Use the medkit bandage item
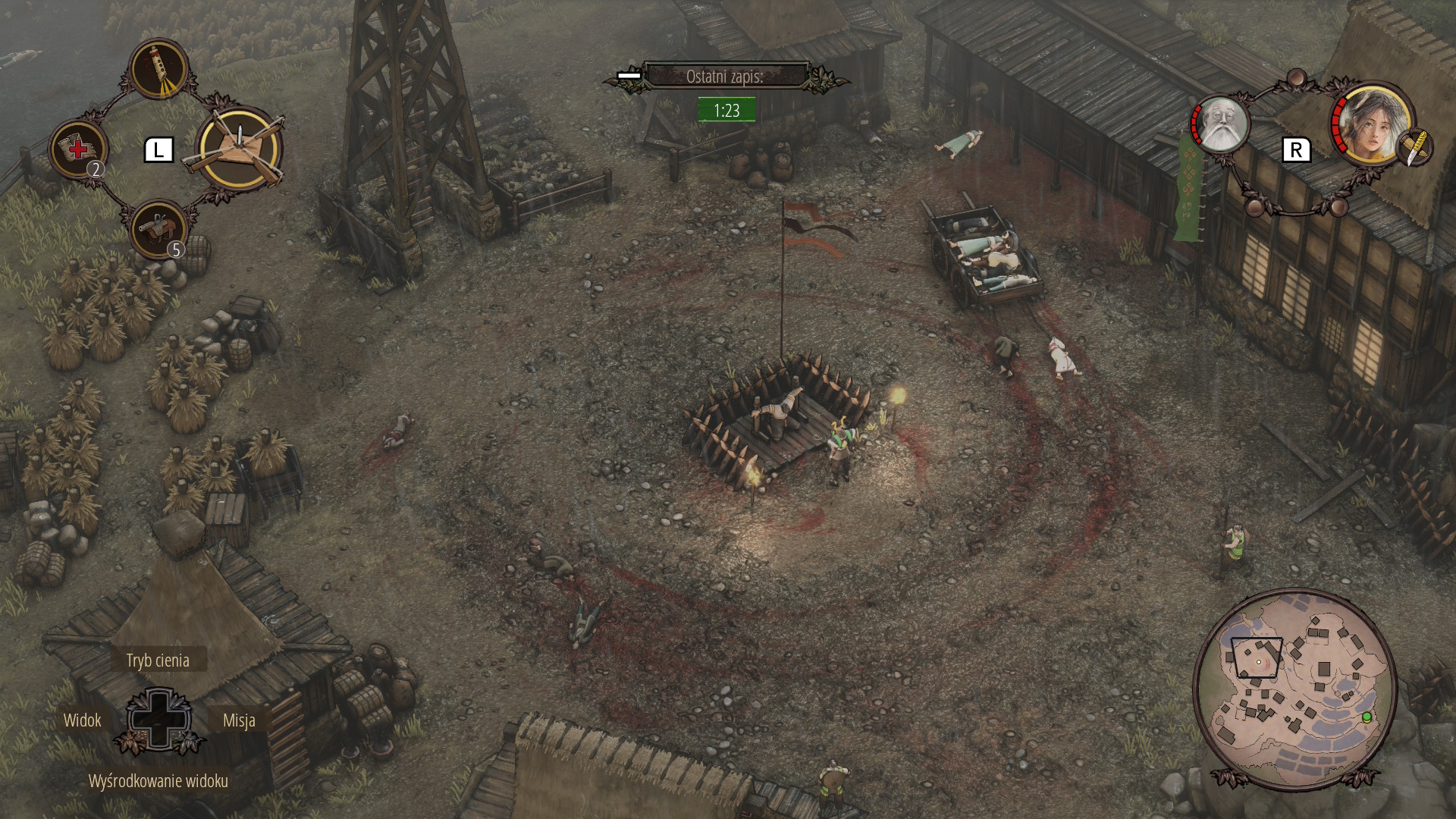Viewport: 1456px width, 819px height. click(x=78, y=149)
